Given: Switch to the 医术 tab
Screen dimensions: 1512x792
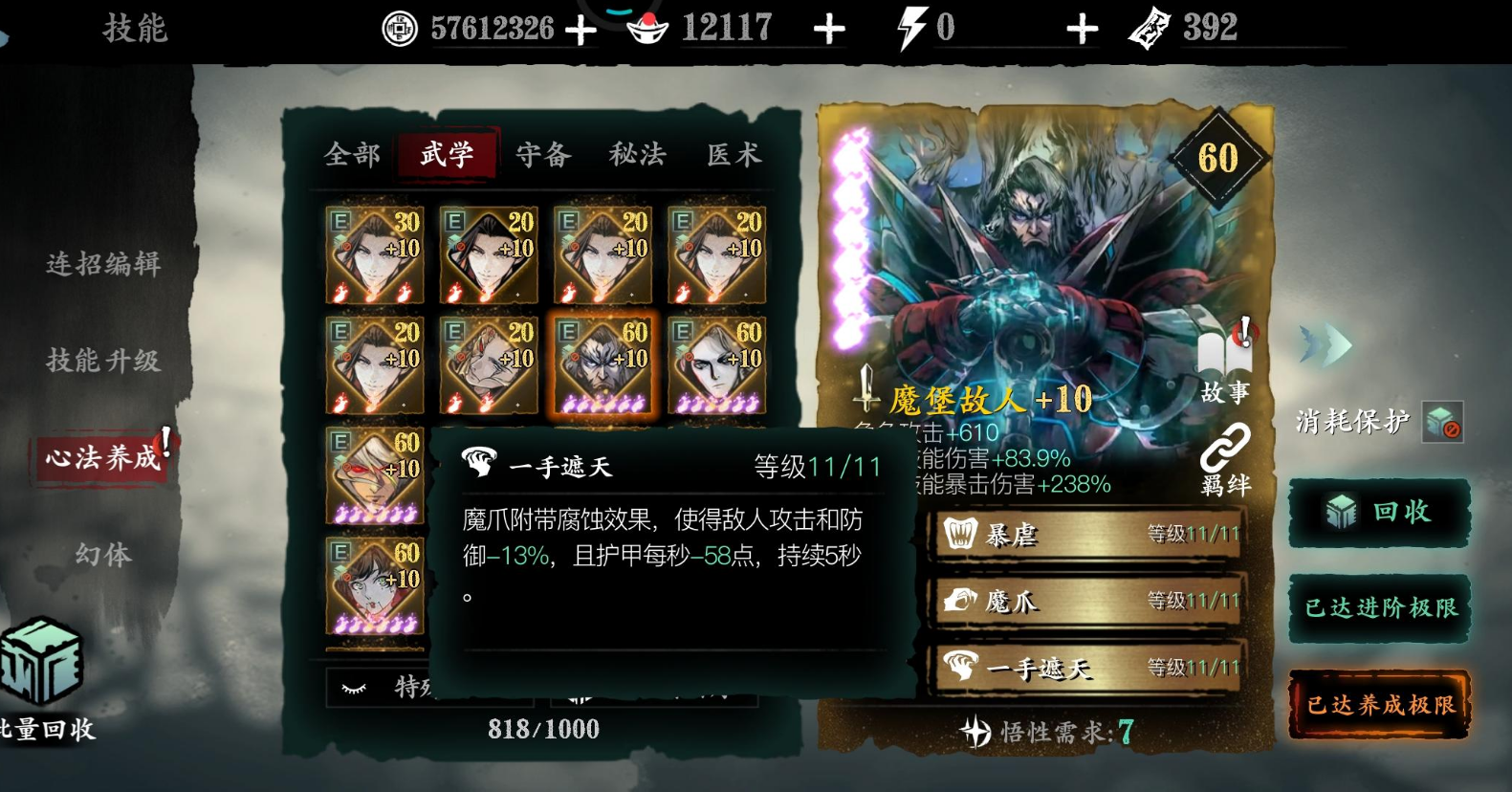Looking at the screenshot, I should (x=732, y=153).
